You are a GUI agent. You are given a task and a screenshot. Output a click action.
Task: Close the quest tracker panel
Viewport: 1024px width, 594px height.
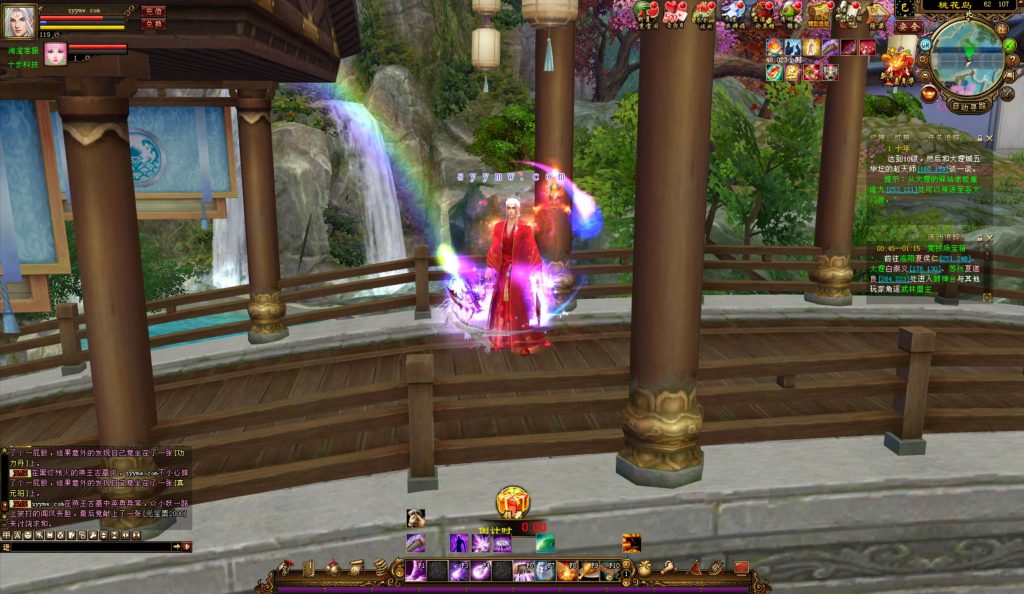click(x=989, y=138)
